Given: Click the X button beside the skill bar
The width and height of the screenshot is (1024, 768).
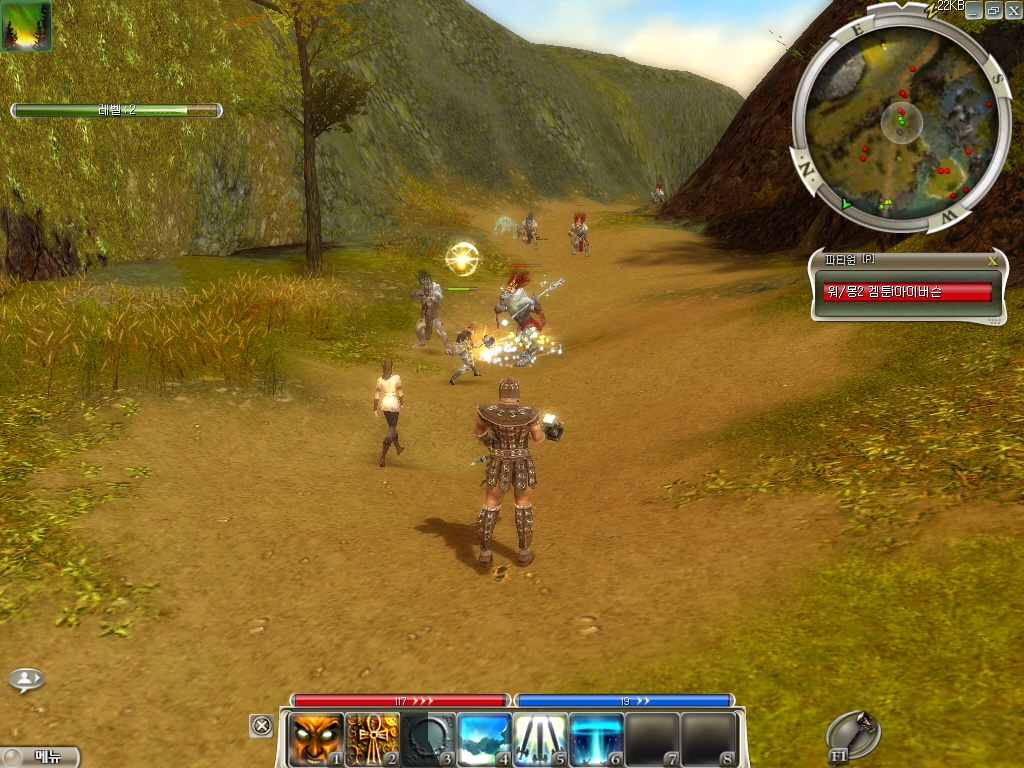Looking at the screenshot, I should (x=261, y=726).
